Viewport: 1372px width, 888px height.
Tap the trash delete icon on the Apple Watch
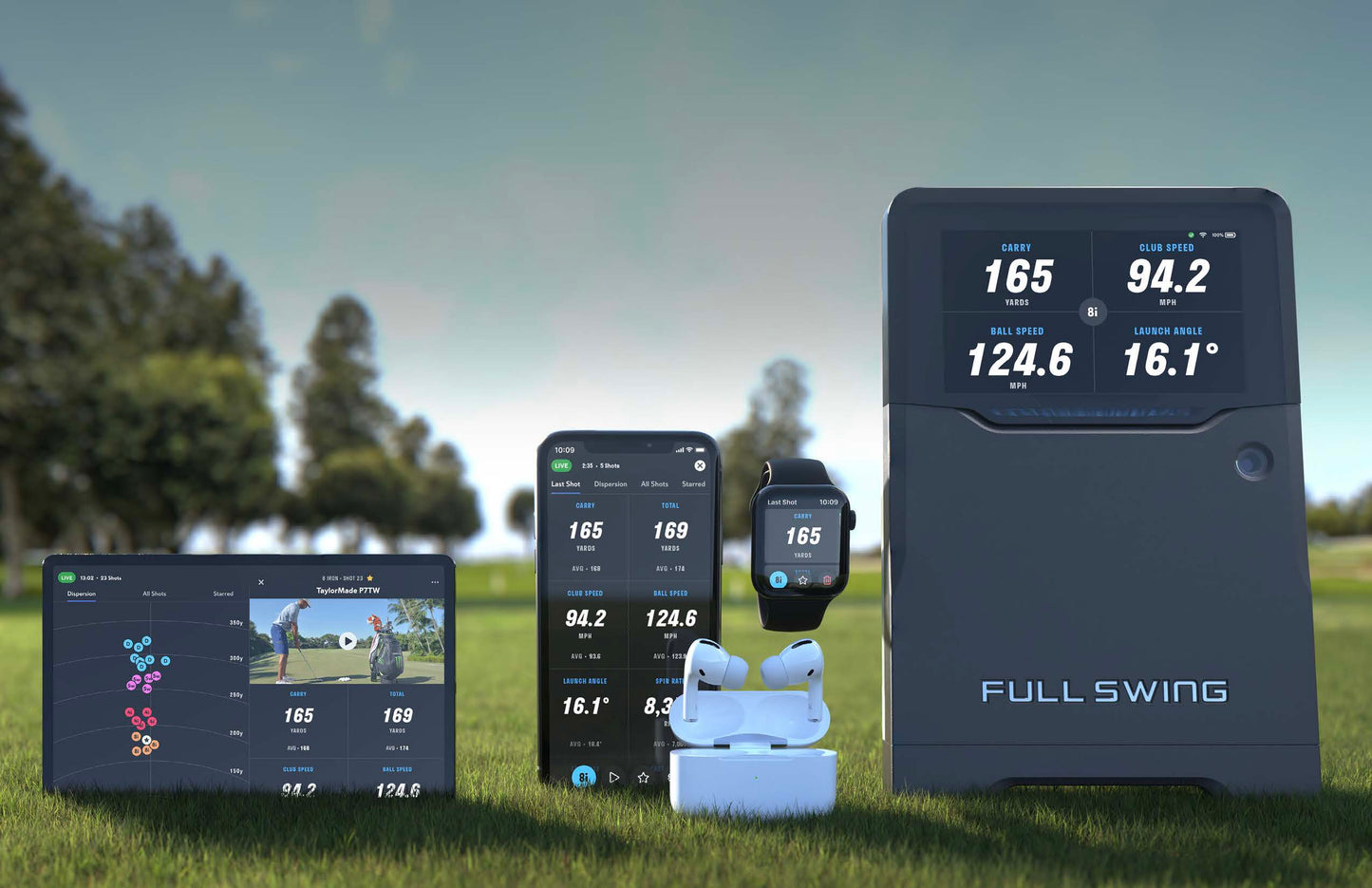pos(827,579)
